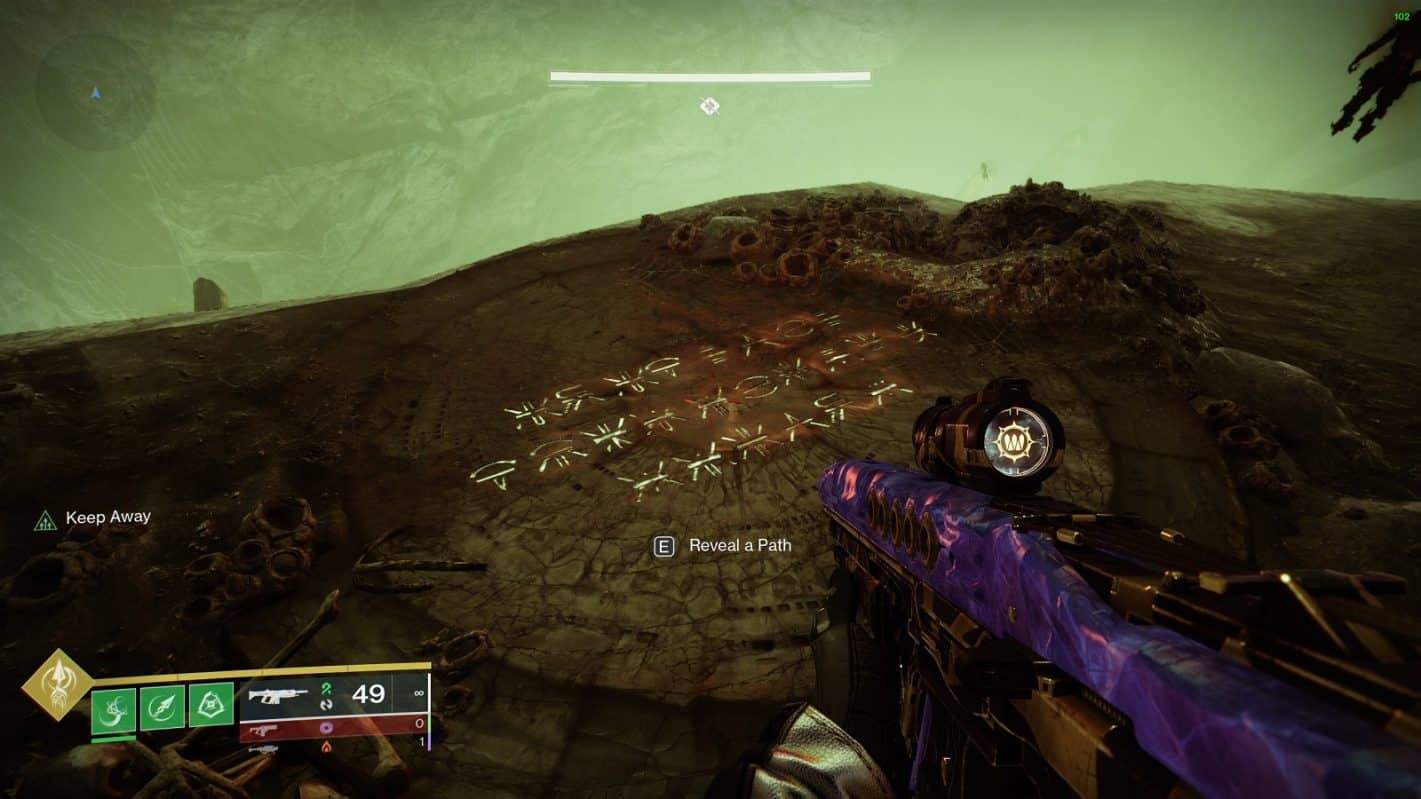Activate the green shield-shaped class ability icon
Image resolution: width=1421 pixels, height=799 pixels.
pos(211,705)
